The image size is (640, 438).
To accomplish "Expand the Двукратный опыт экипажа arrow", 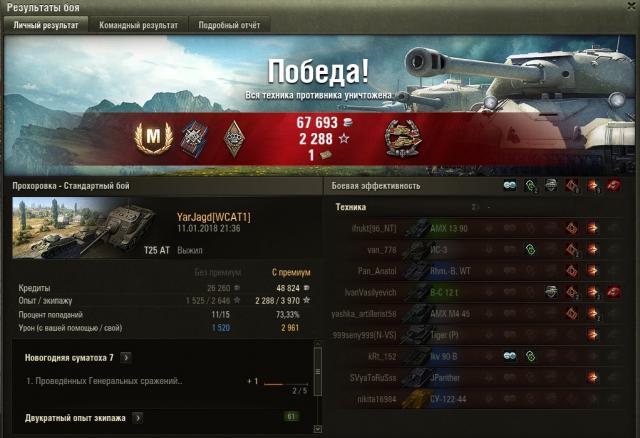I will pos(137,417).
